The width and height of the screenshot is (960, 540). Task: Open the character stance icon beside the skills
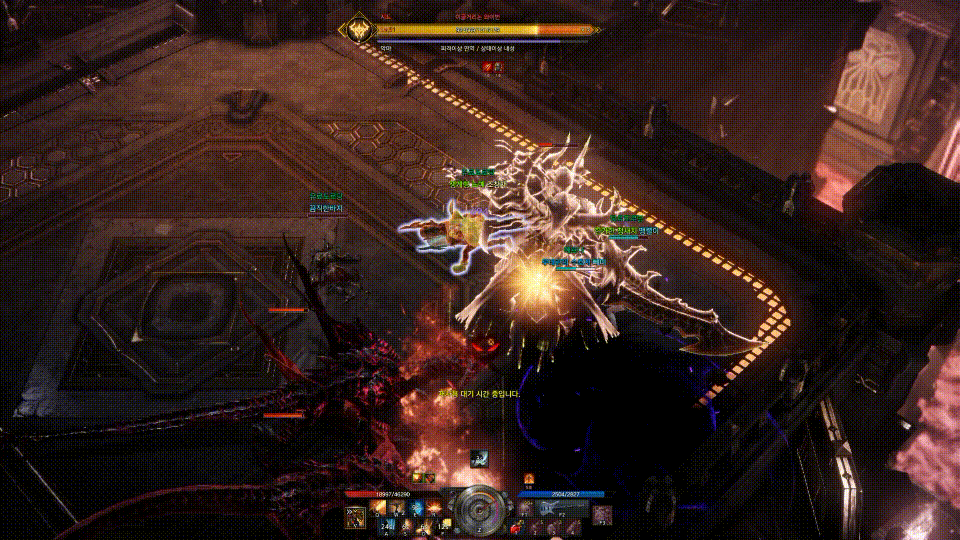click(355, 517)
